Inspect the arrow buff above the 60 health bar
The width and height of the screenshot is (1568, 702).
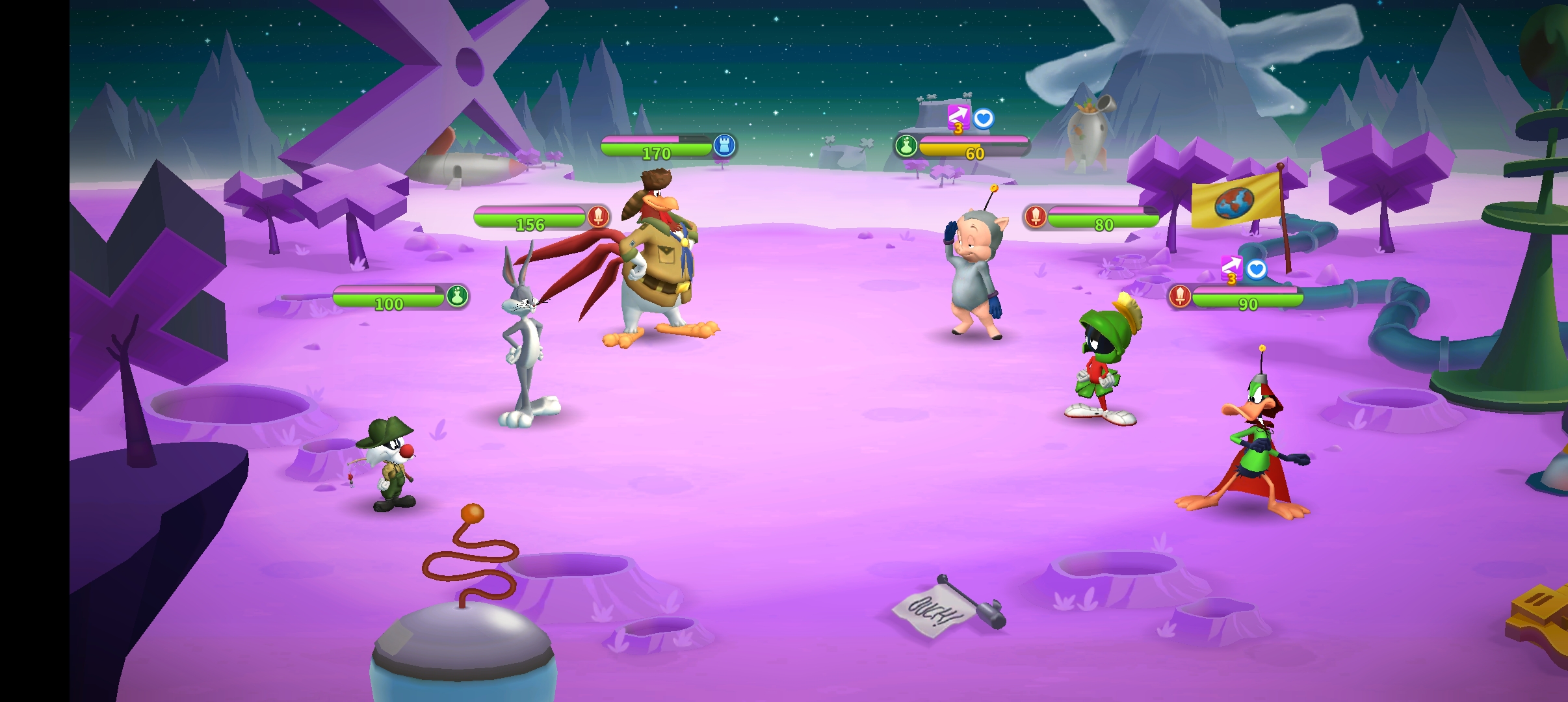coord(958,118)
